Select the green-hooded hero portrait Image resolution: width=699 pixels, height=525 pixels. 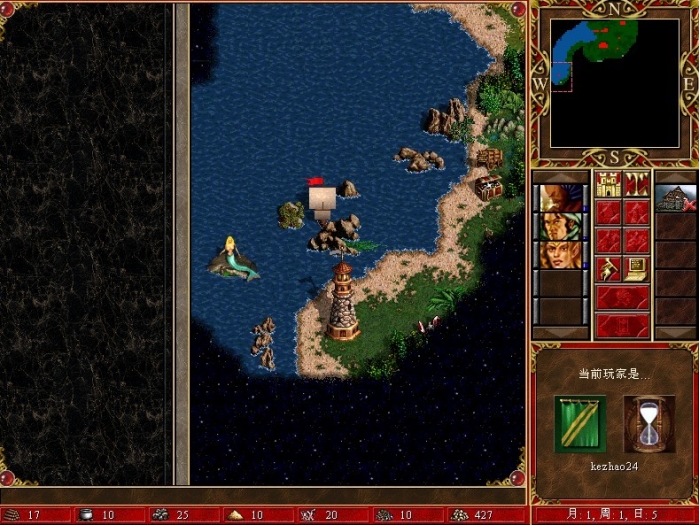coord(561,226)
